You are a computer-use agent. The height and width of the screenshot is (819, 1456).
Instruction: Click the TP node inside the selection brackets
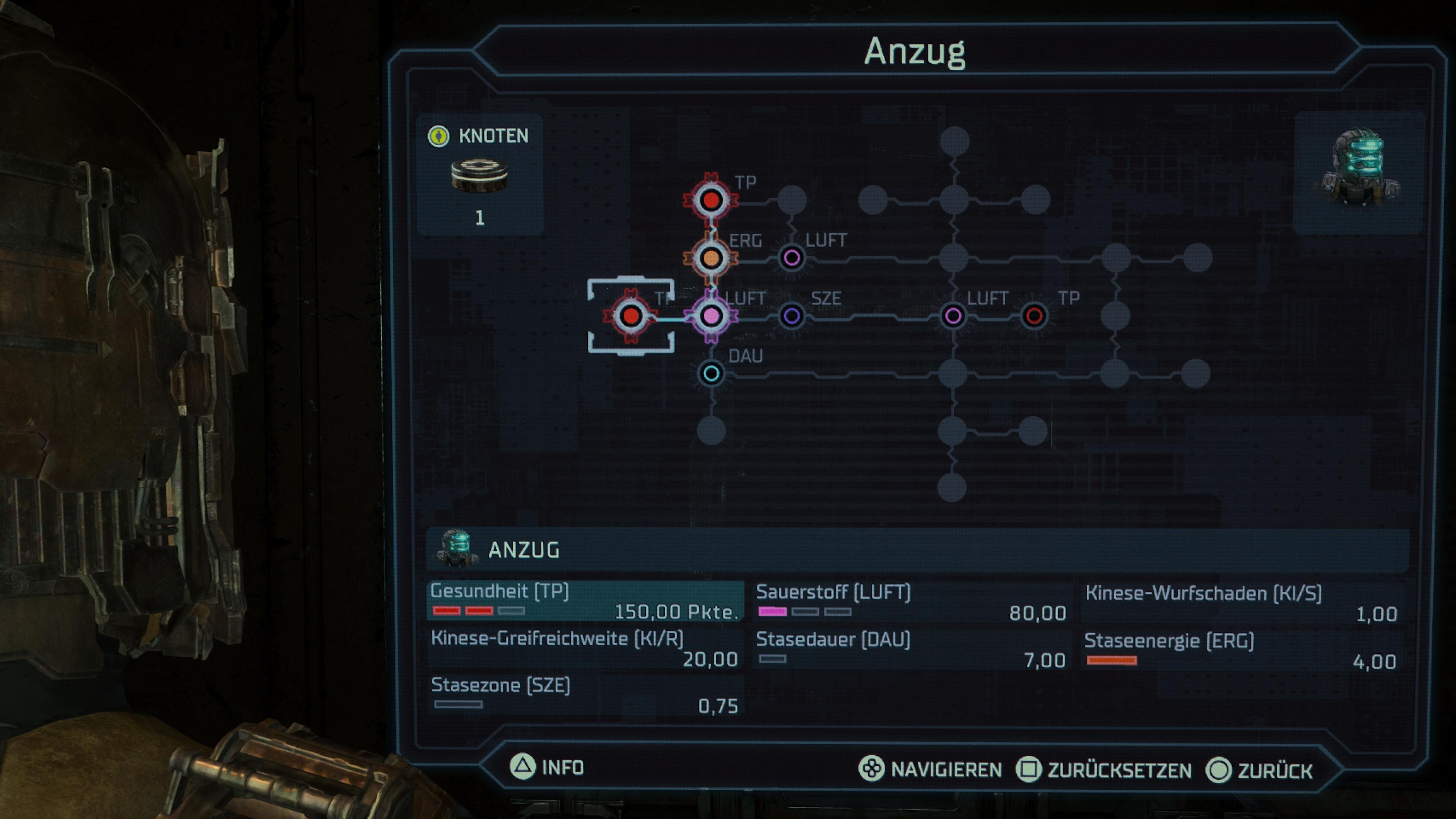pos(631,316)
